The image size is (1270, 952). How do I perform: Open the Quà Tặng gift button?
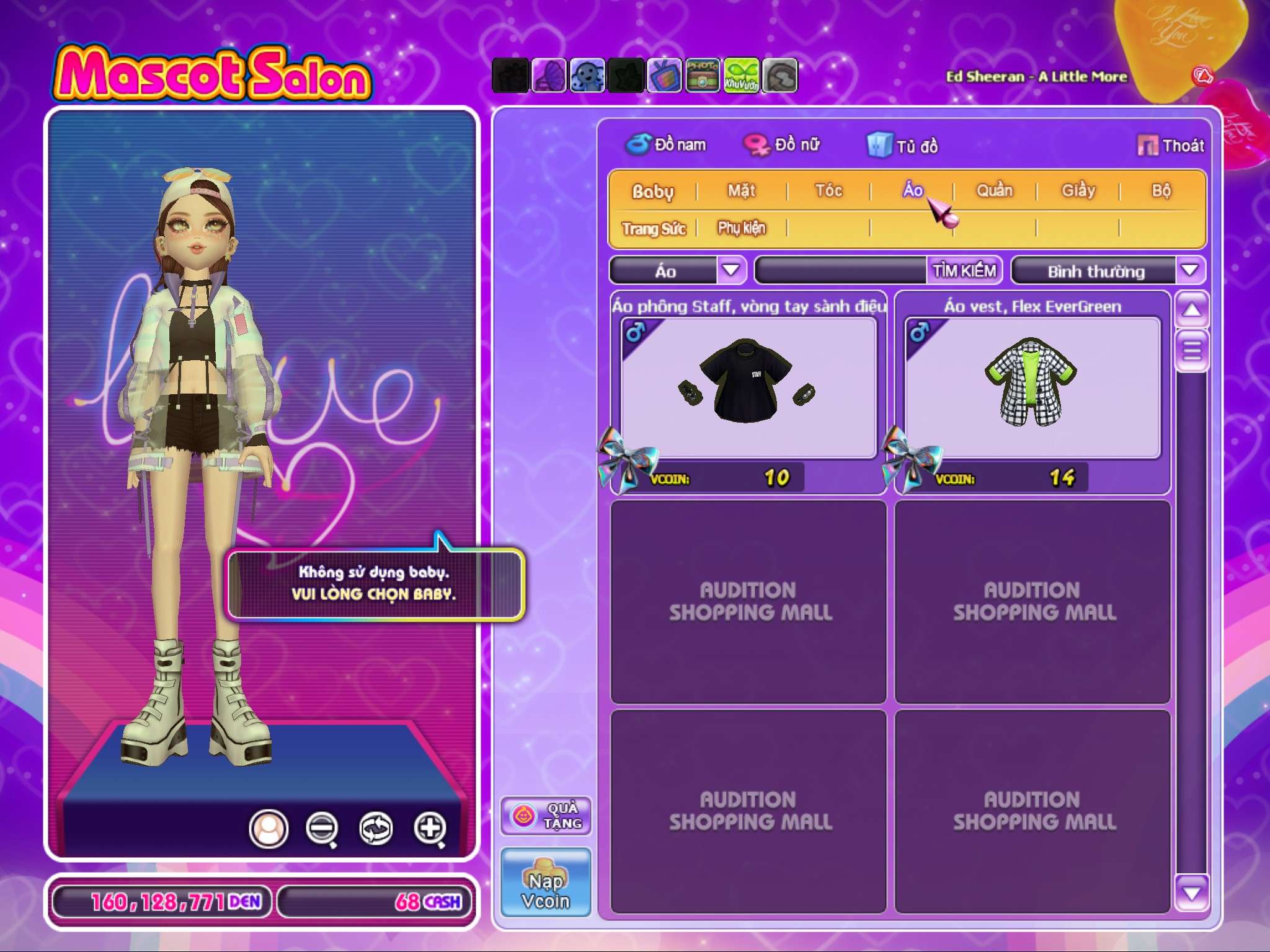[x=546, y=816]
